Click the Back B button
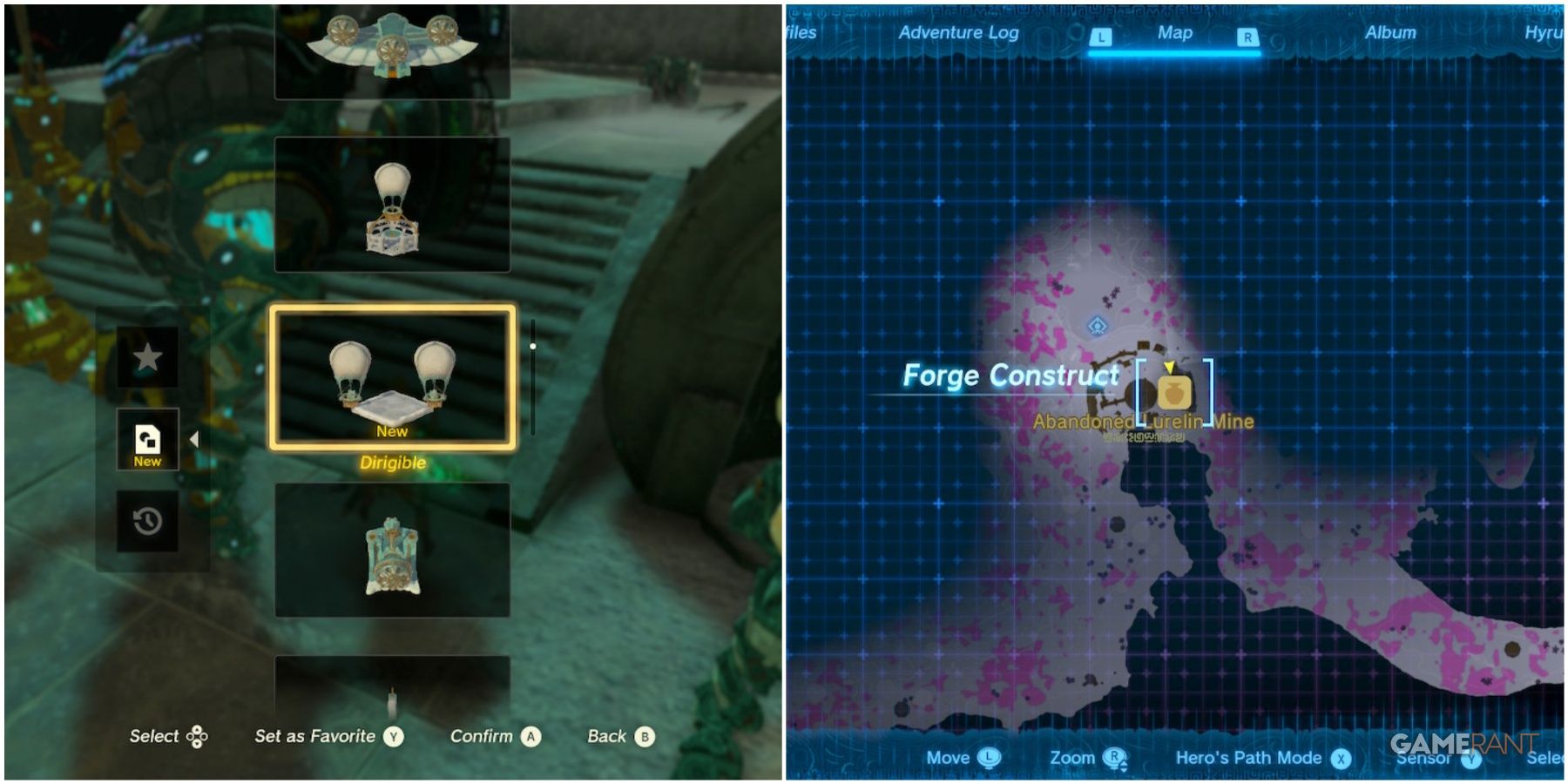Viewport: 1568px width, 784px height. pos(645,736)
